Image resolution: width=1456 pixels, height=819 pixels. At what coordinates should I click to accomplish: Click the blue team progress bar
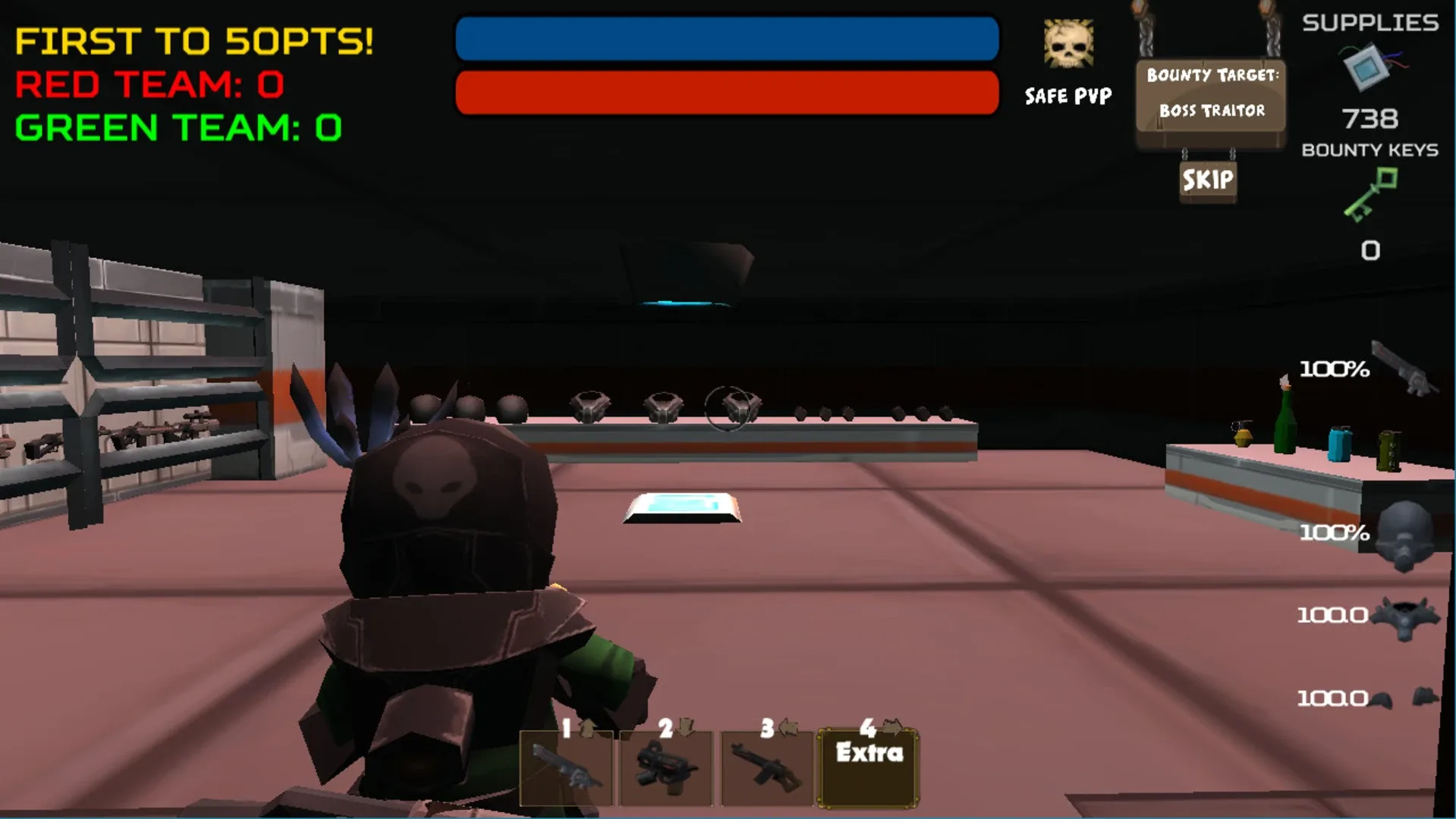725,40
